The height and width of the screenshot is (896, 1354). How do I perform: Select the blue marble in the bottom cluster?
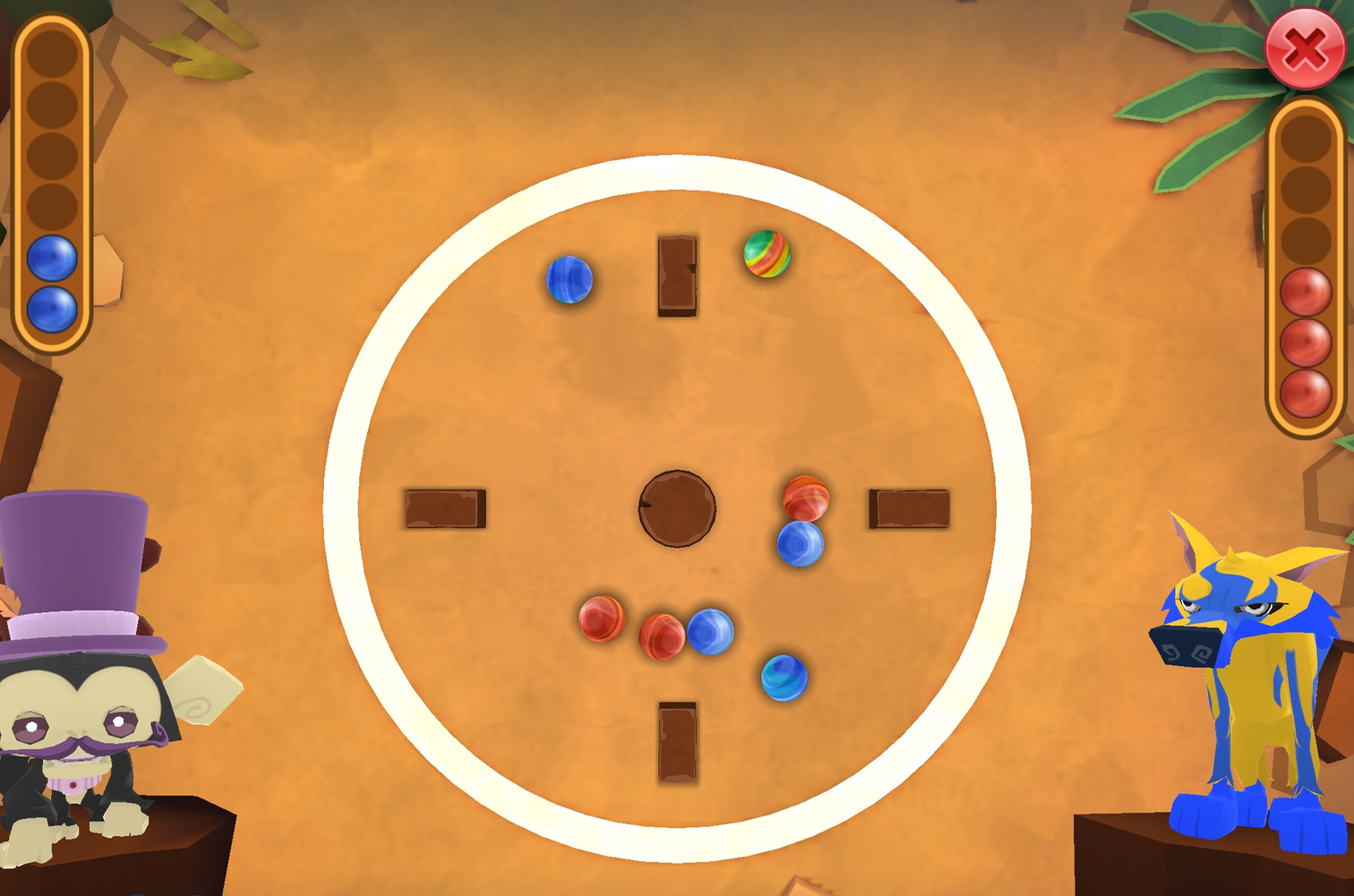712,633
